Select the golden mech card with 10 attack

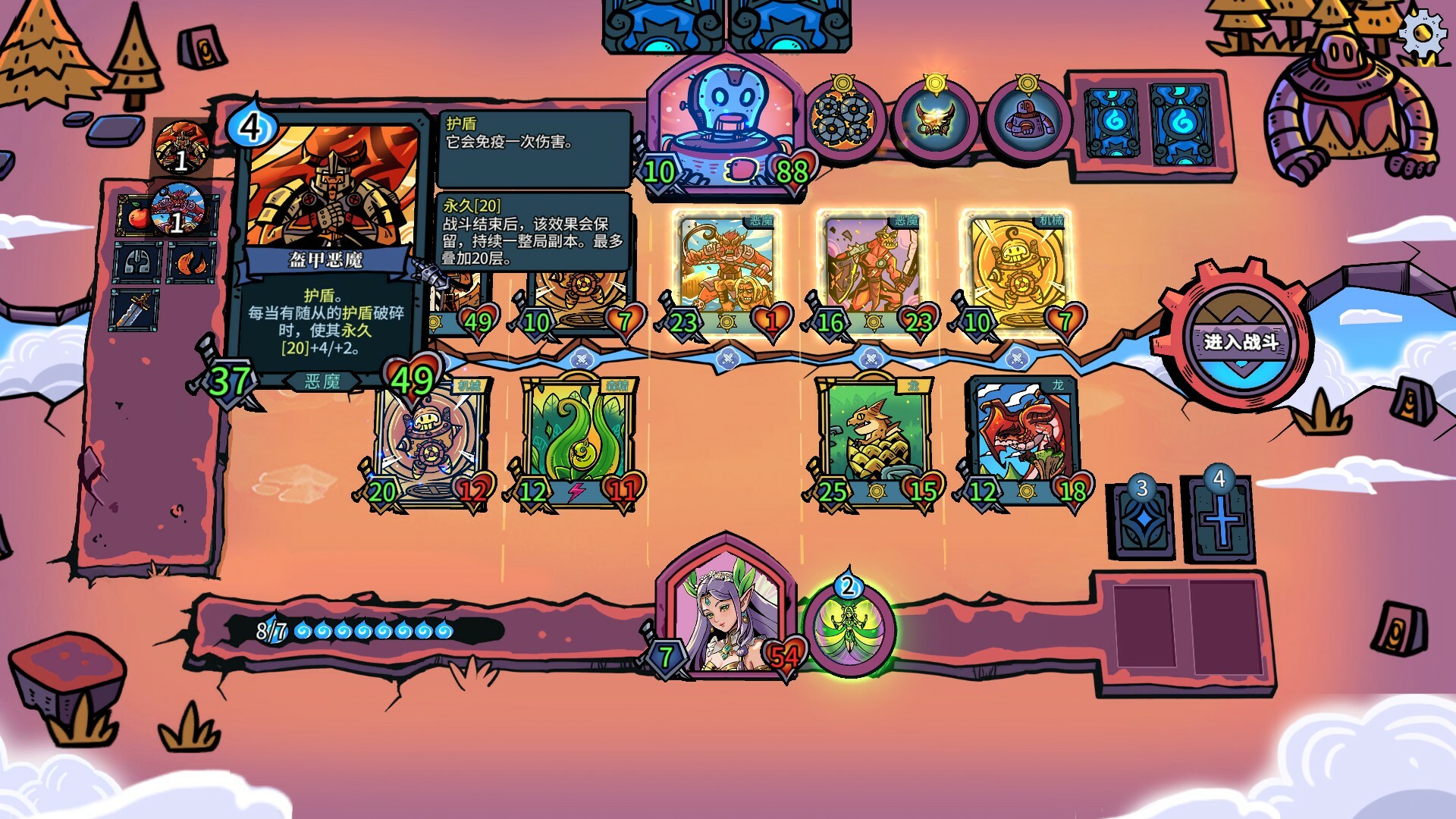1018,265
